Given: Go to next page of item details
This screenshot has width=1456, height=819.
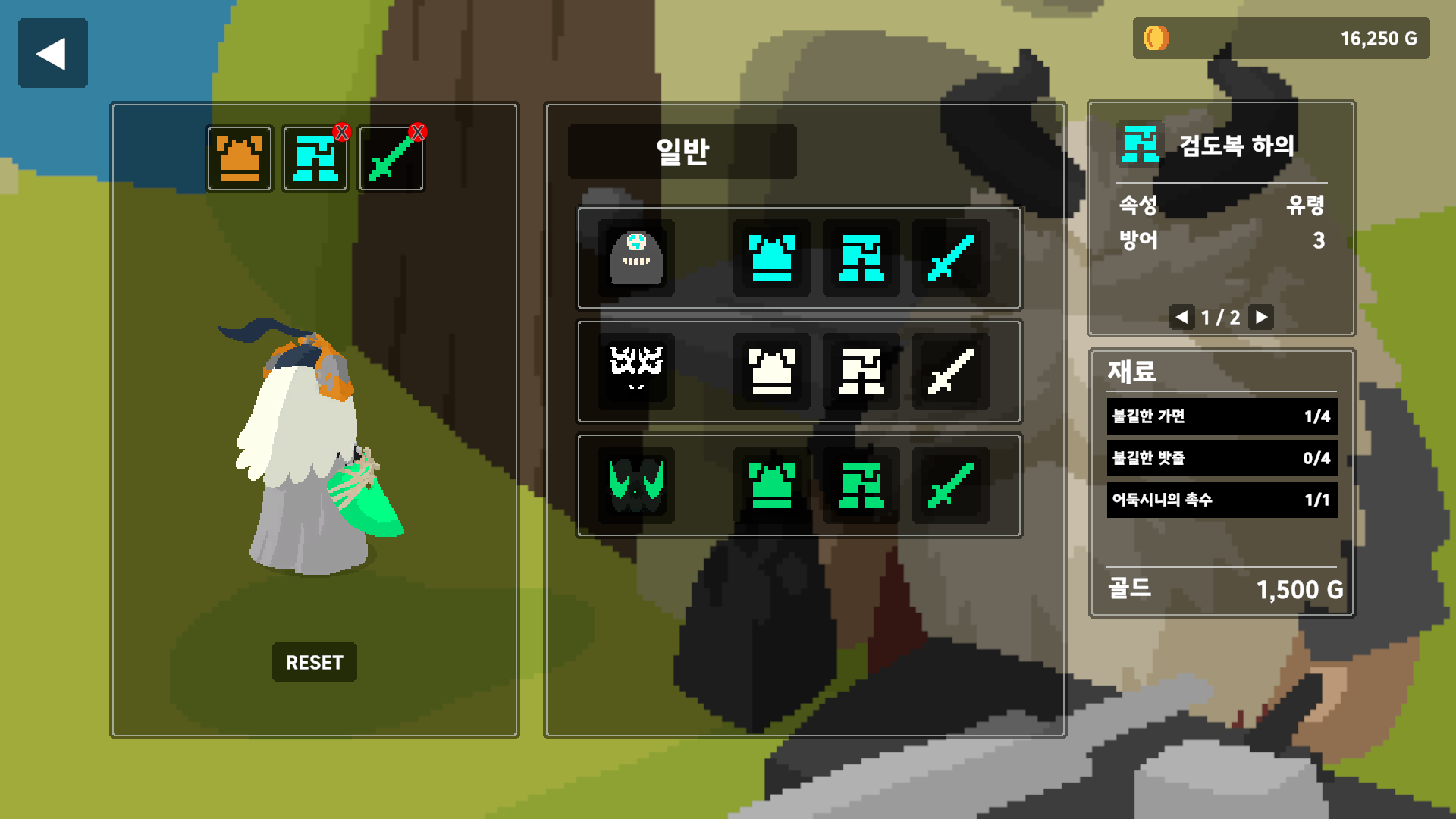Looking at the screenshot, I should (1261, 318).
